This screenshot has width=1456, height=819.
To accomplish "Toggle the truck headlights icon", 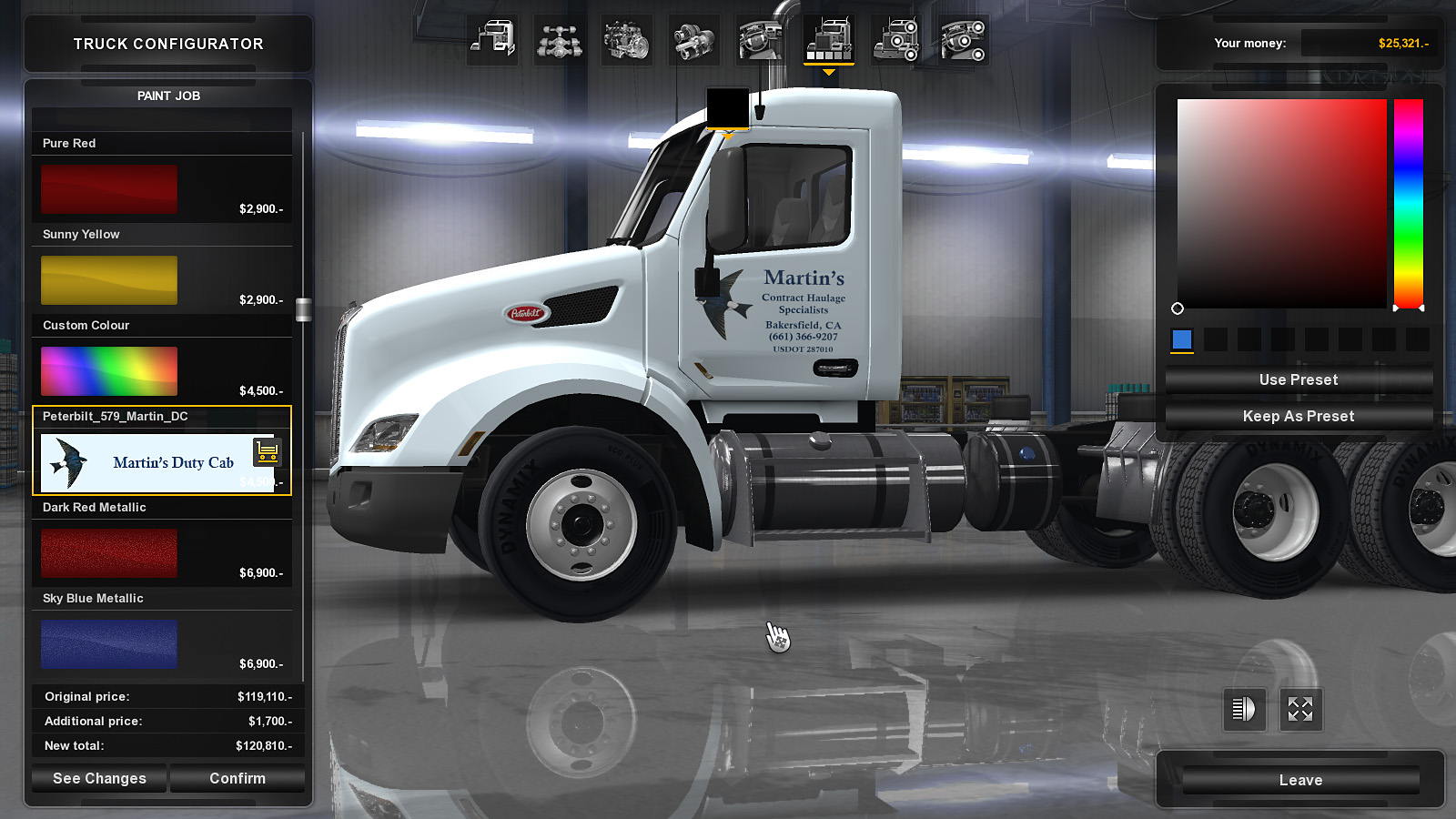I will (1244, 709).
